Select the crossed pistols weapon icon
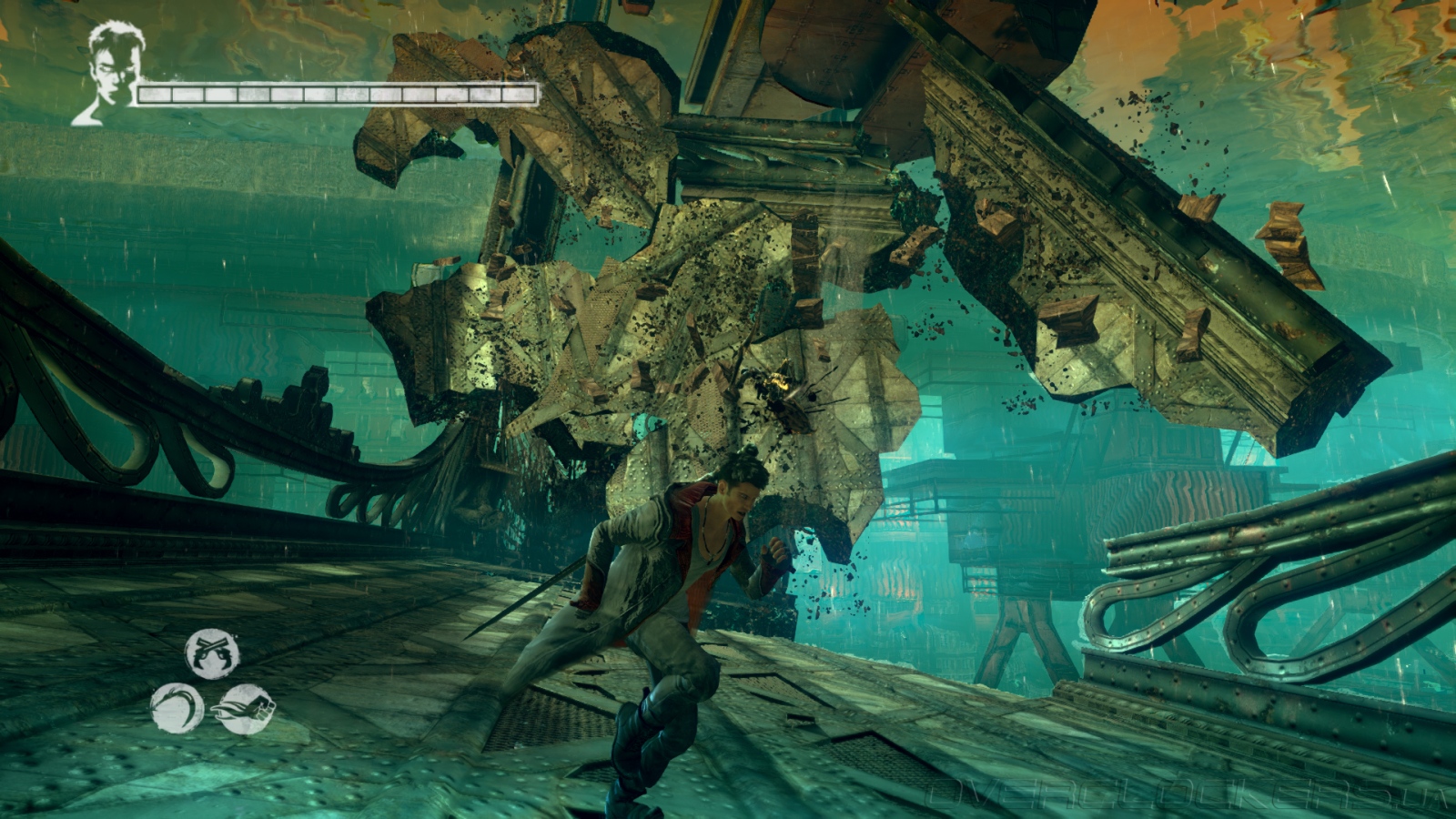The image size is (1456, 819). pos(212,653)
